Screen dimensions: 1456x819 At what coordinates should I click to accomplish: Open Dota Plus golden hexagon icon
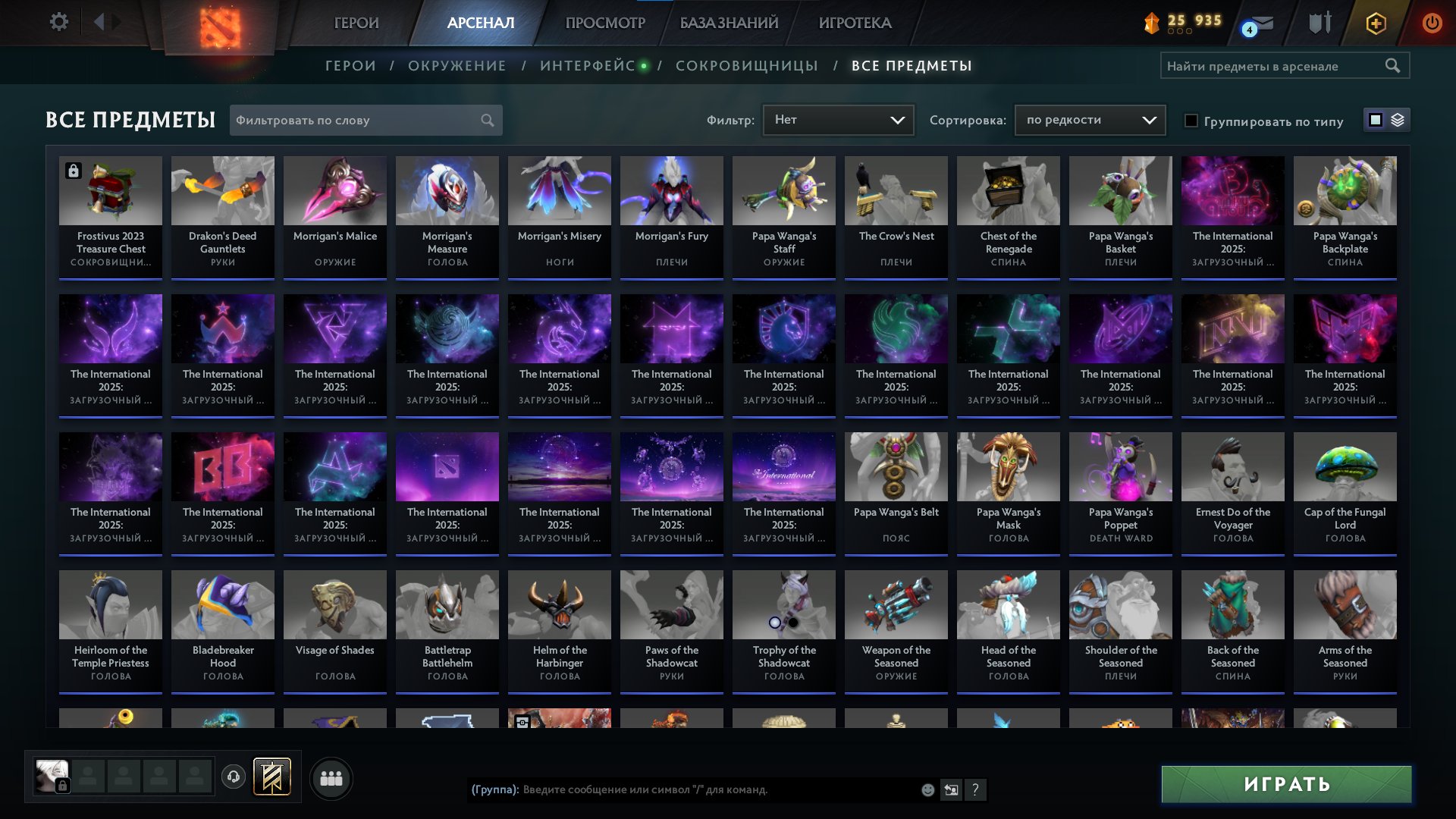click(1376, 23)
